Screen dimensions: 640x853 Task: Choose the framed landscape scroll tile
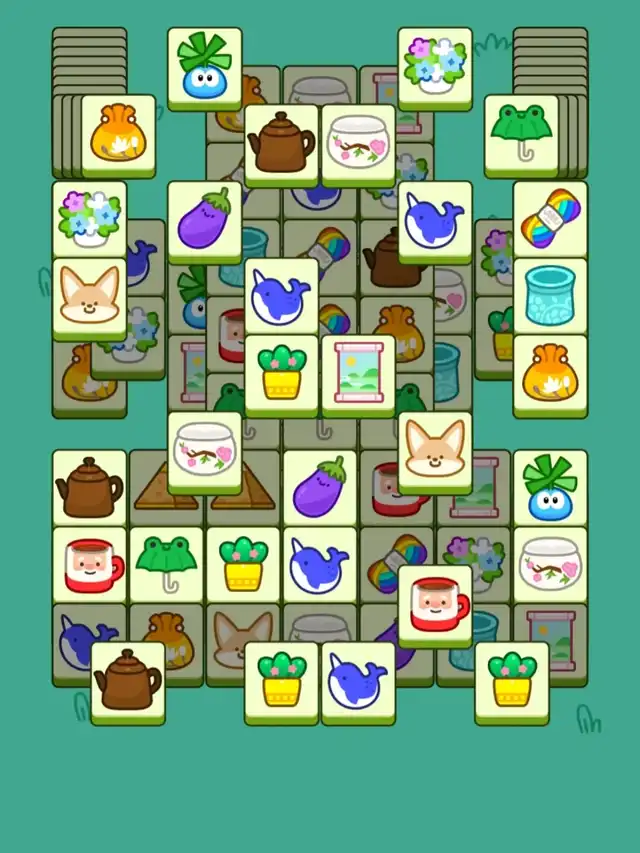click(x=358, y=372)
